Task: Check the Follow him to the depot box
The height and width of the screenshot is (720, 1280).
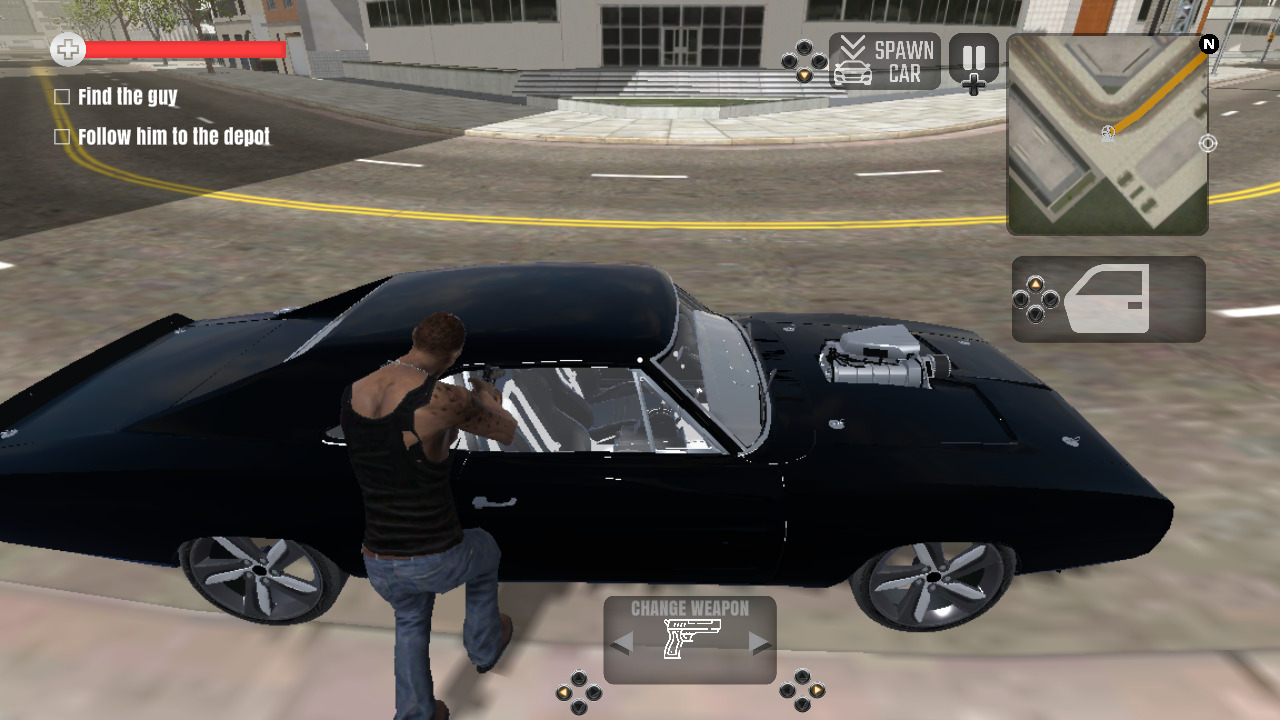Action: 63,136
